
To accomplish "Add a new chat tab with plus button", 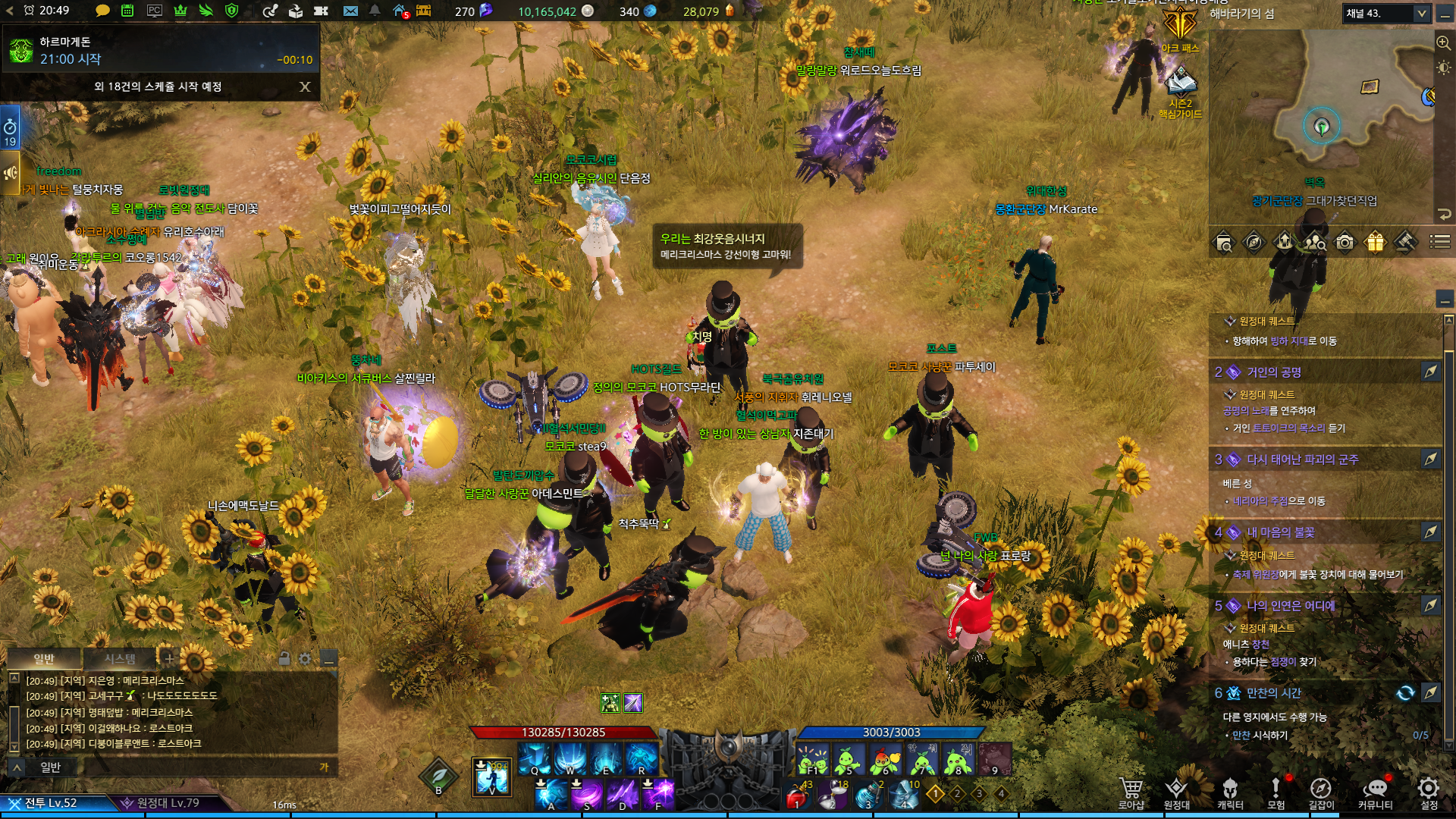I will (x=169, y=658).
